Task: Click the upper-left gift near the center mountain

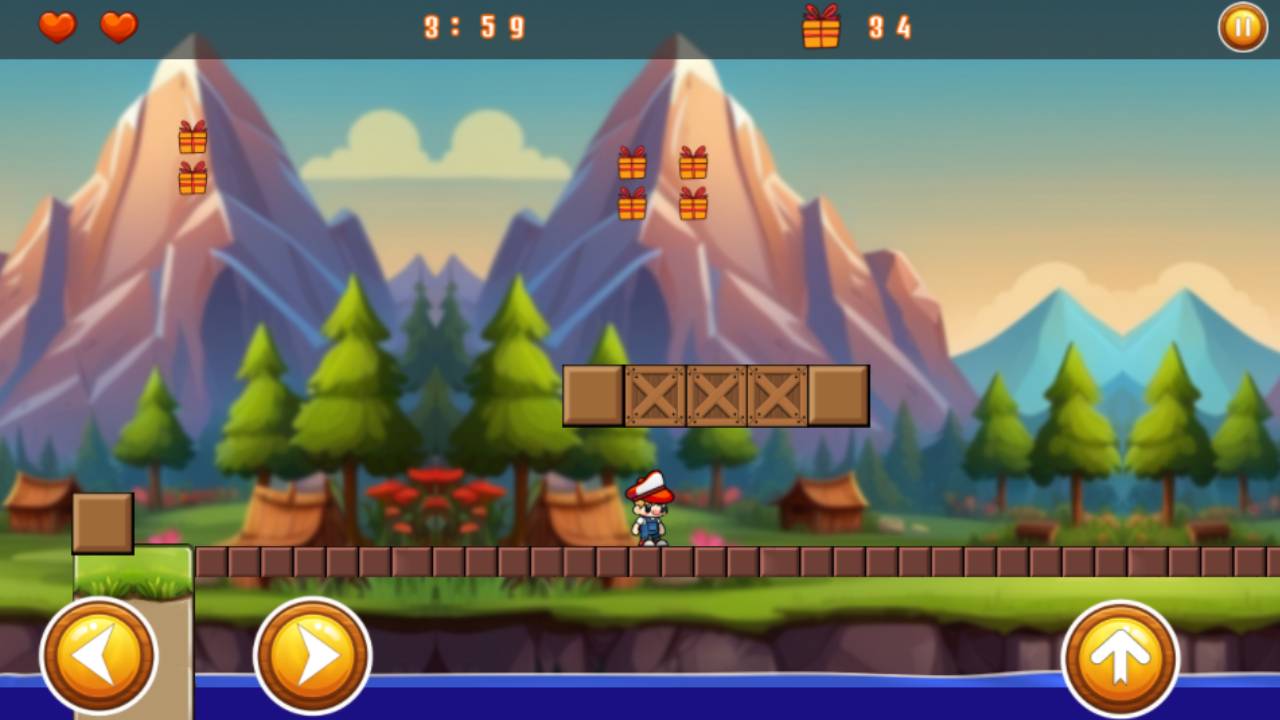Action: [632, 161]
